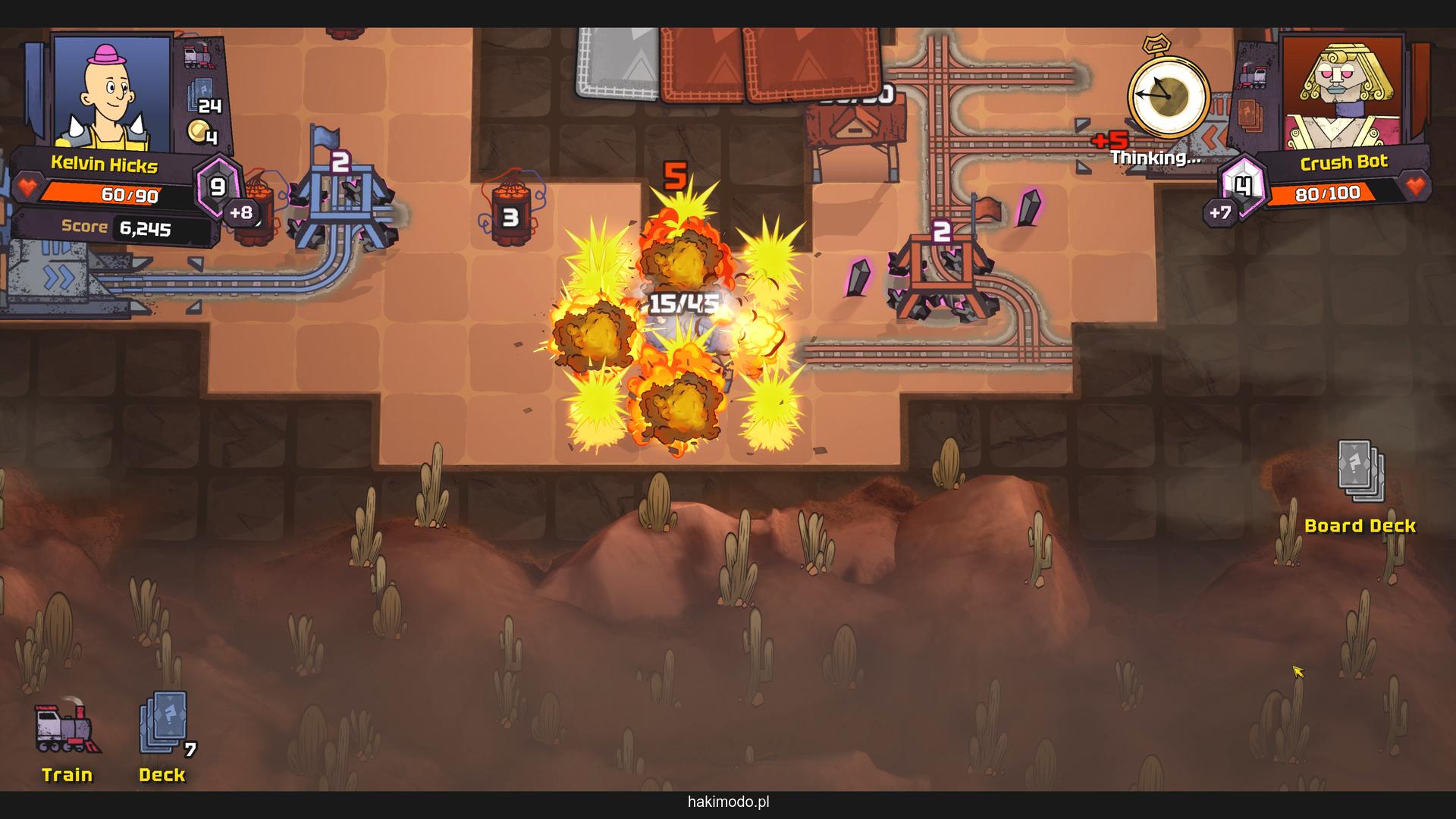Select the blue mine tower tile
This screenshot has width=1456, height=819.
pos(341,203)
